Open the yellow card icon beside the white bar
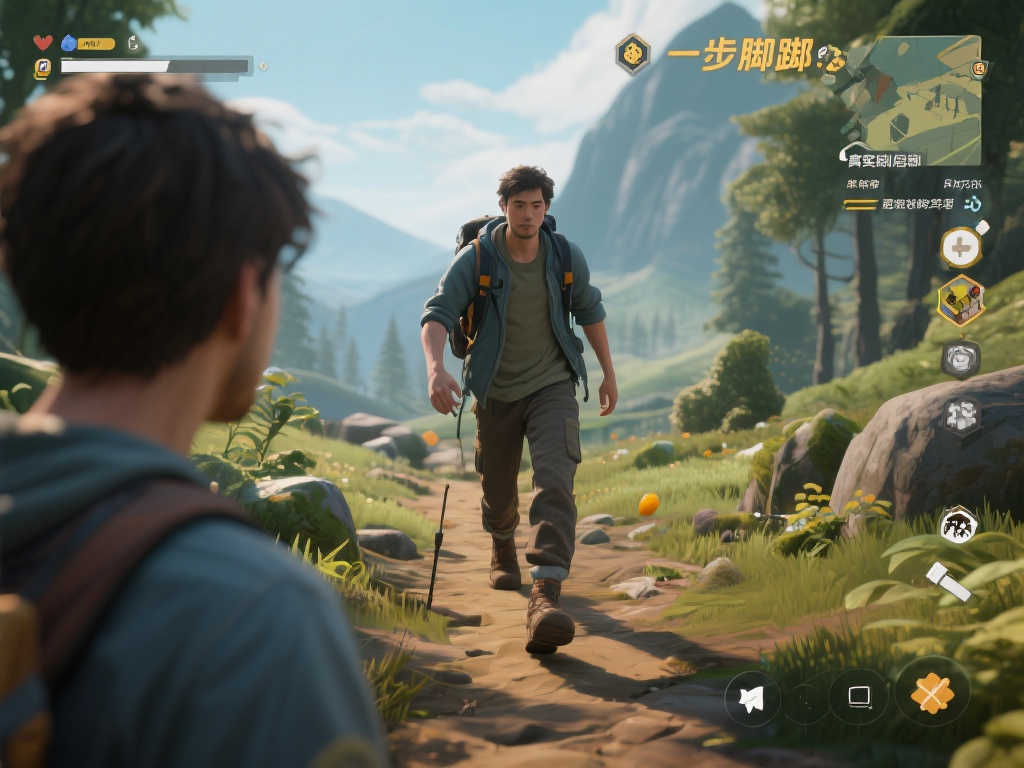 click(x=43, y=68)
